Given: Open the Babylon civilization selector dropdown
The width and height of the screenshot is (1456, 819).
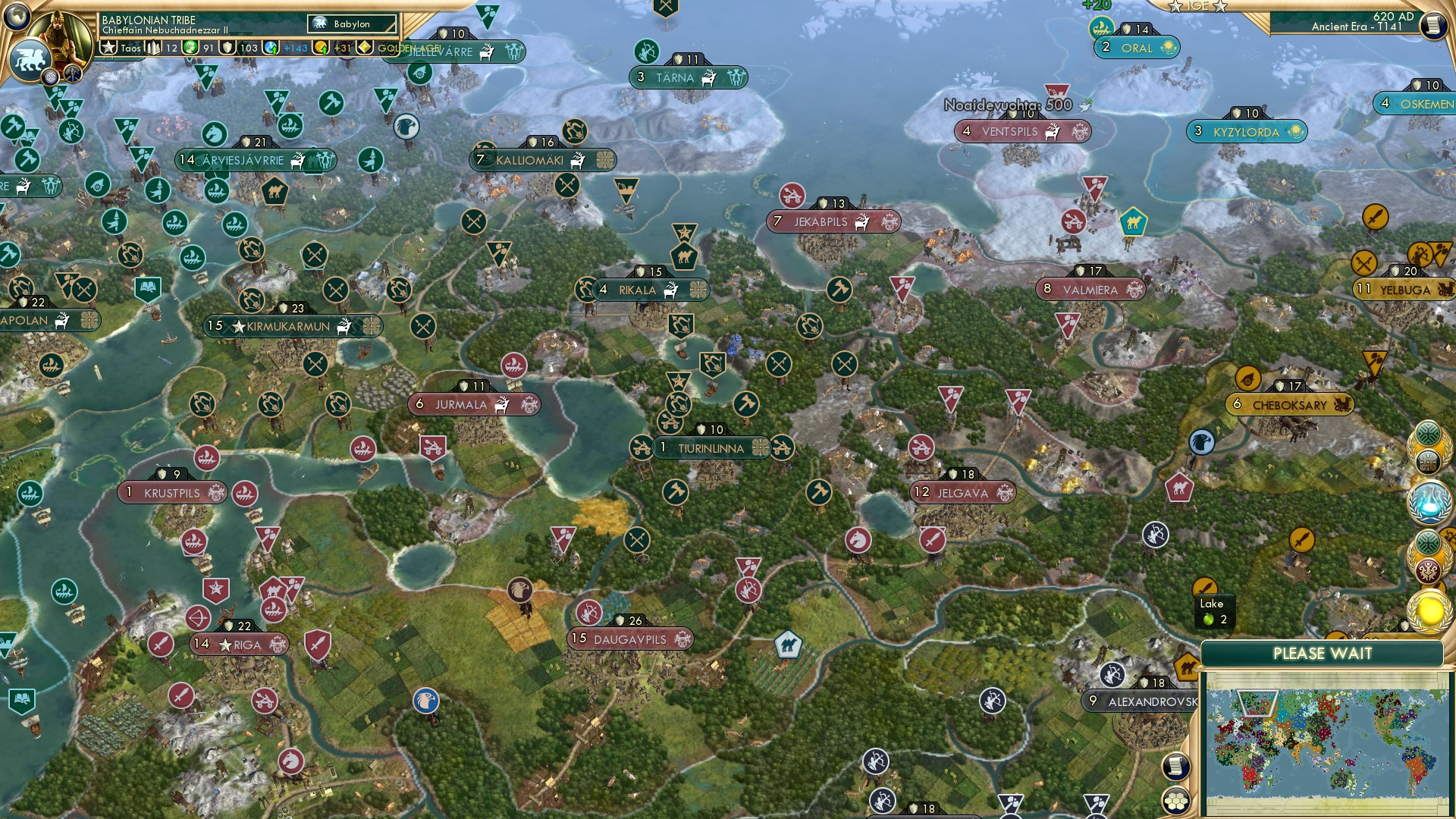Looking at the screenshot, I should (353, 24).
